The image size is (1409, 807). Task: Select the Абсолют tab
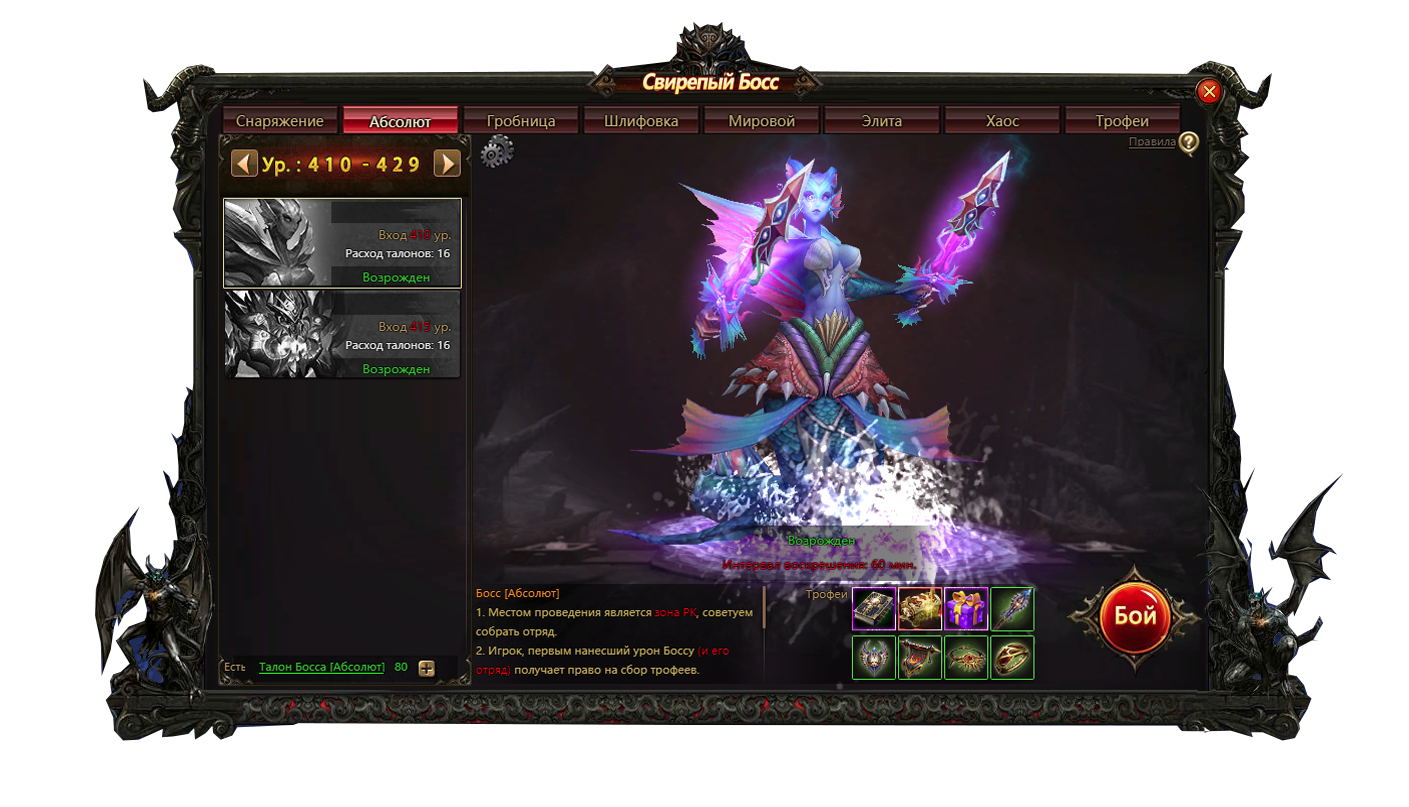click(400, 121)
